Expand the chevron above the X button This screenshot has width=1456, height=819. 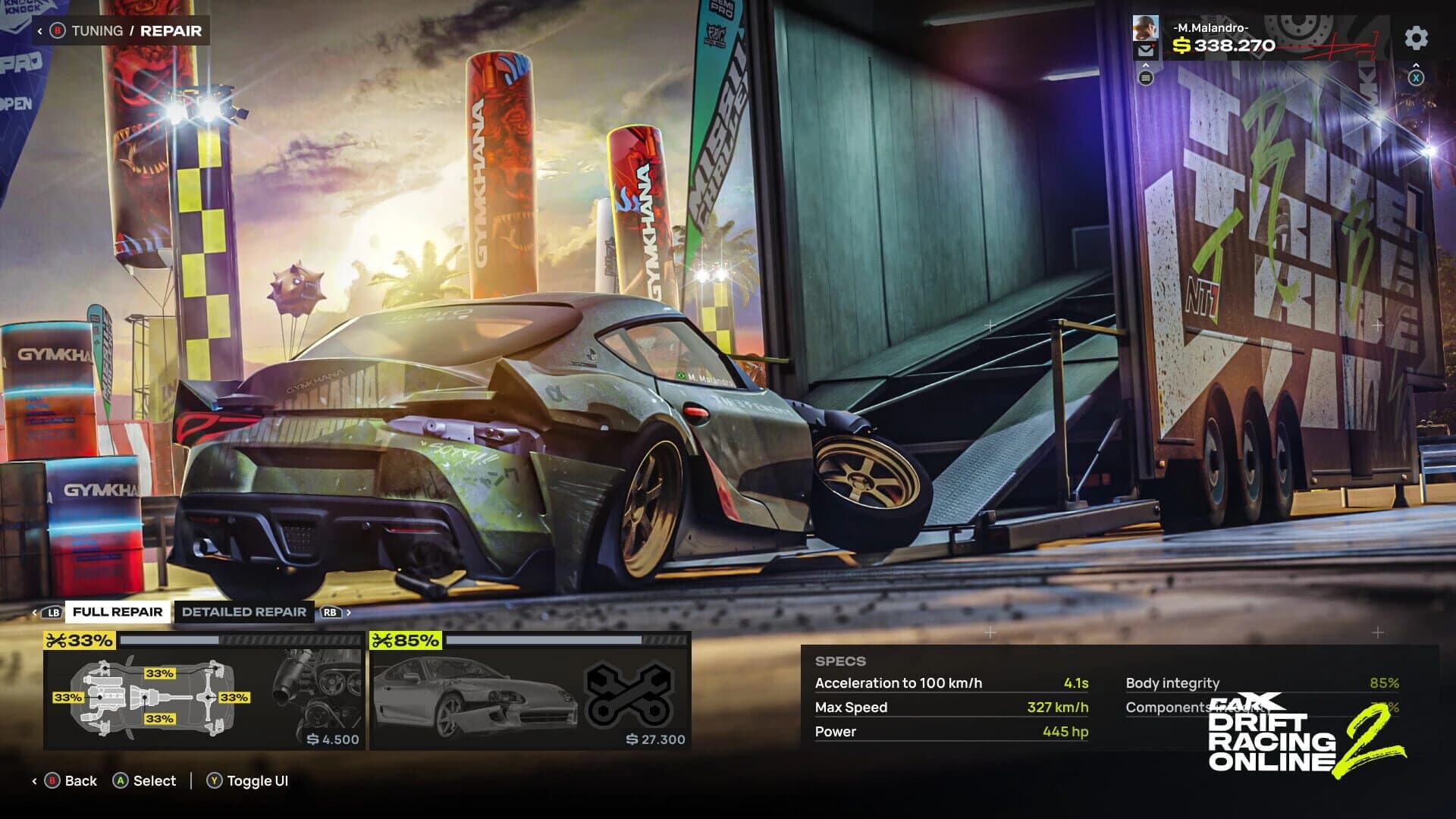click(x=1417, y=64)
